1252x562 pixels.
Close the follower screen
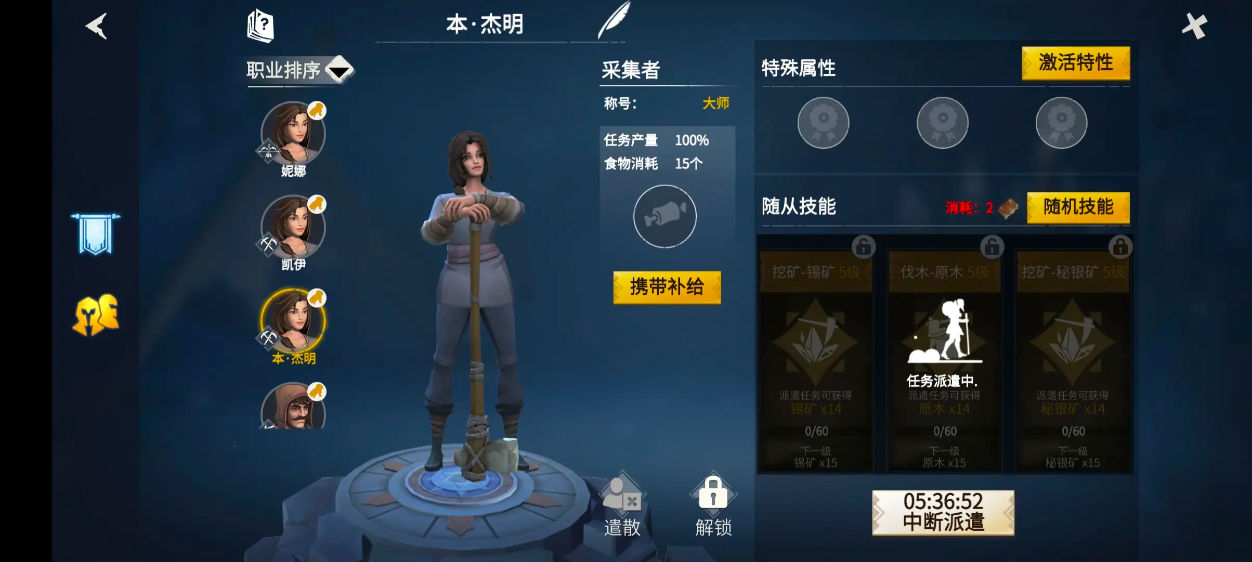(1194, 26)
